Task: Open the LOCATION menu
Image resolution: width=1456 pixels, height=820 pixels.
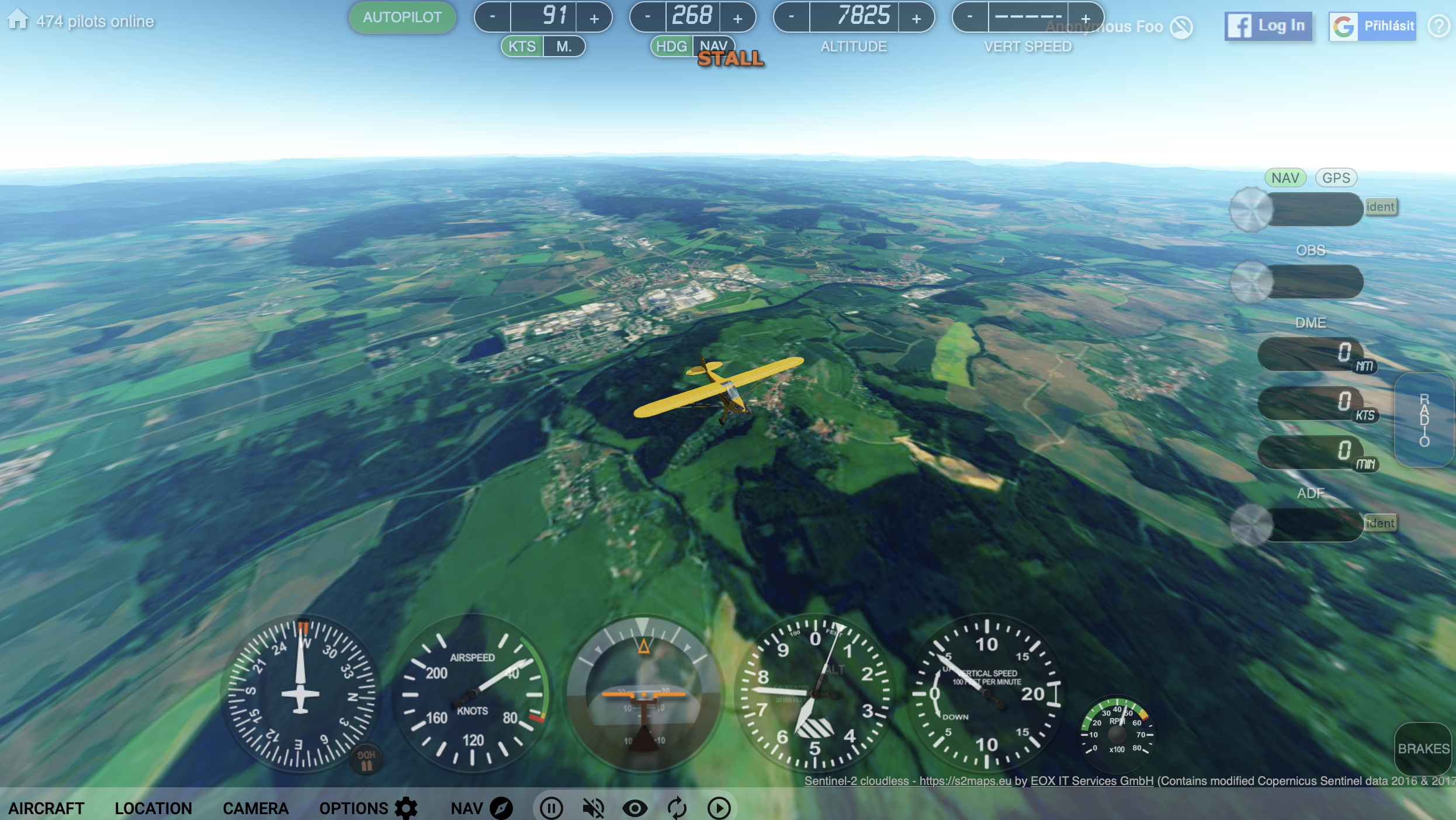Action: [153, 808]
